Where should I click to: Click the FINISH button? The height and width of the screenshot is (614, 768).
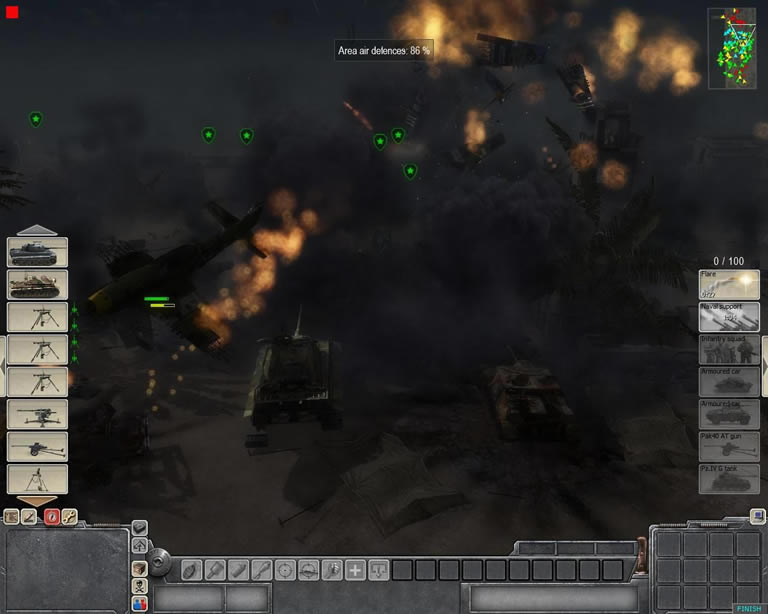748,607
